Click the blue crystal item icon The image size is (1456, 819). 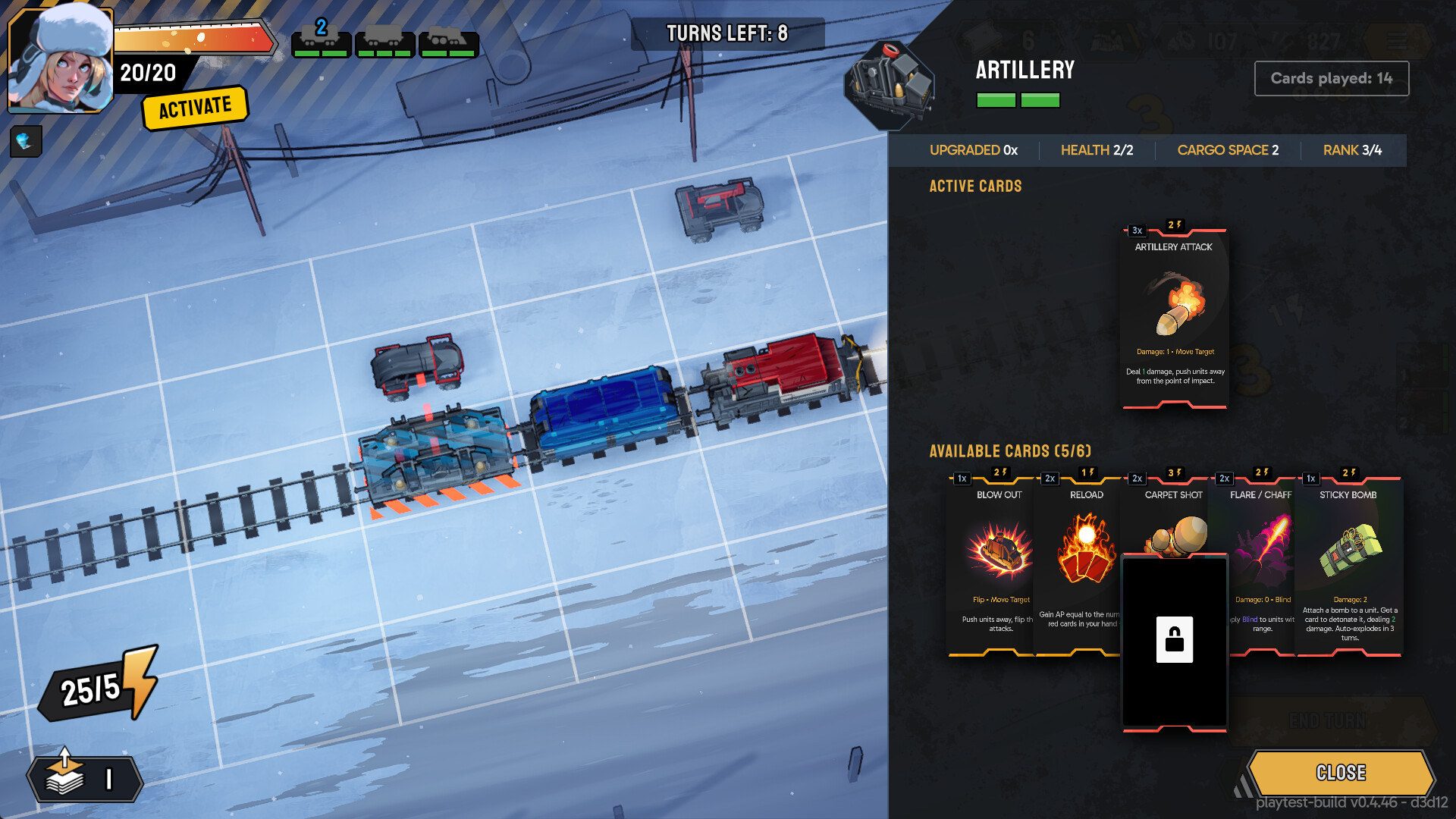pos(25,141)
